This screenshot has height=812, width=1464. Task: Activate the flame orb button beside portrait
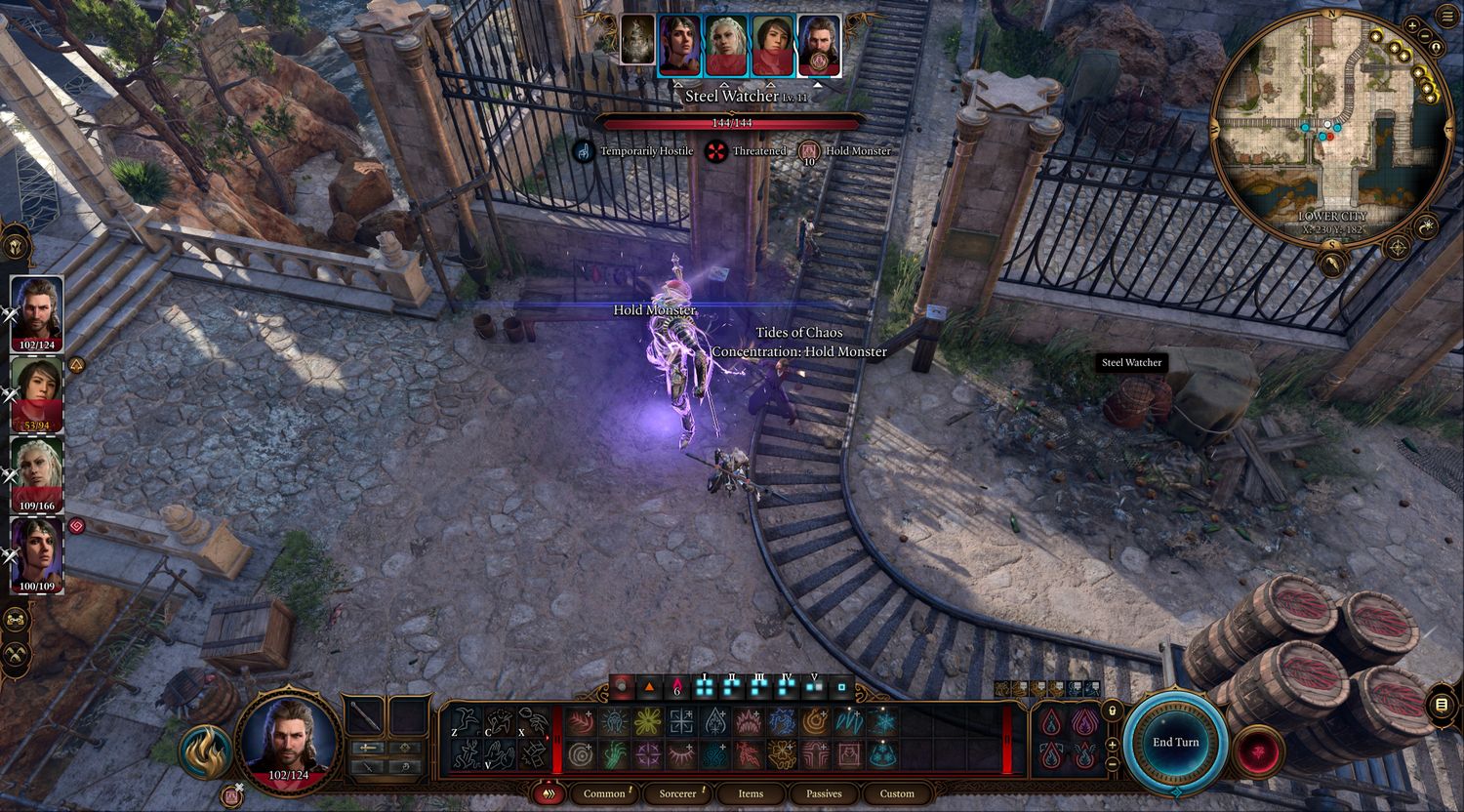pyautogui.click(x=205, y=751)
